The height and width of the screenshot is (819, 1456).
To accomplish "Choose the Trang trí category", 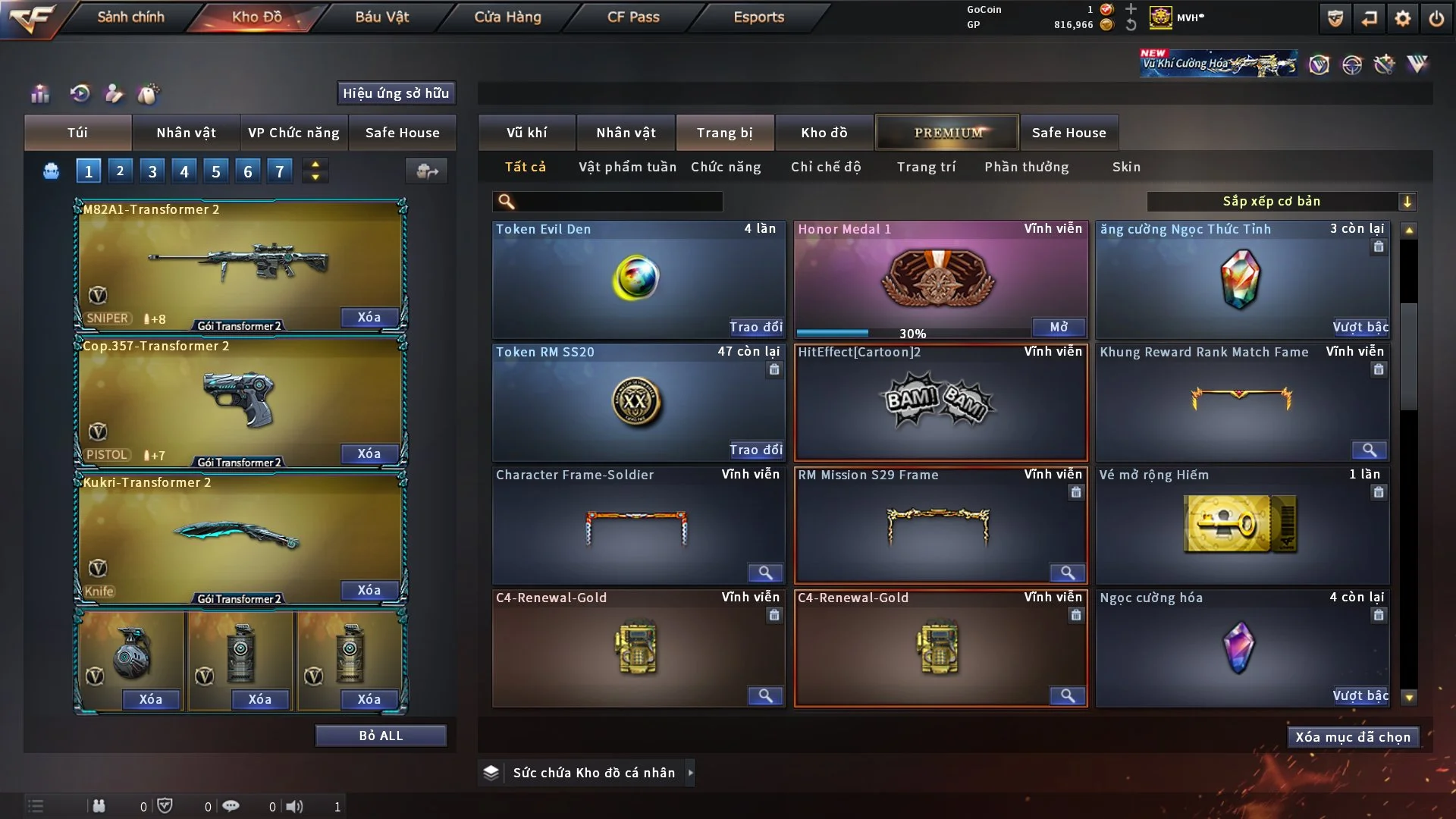I will click(x=926, y=167).
